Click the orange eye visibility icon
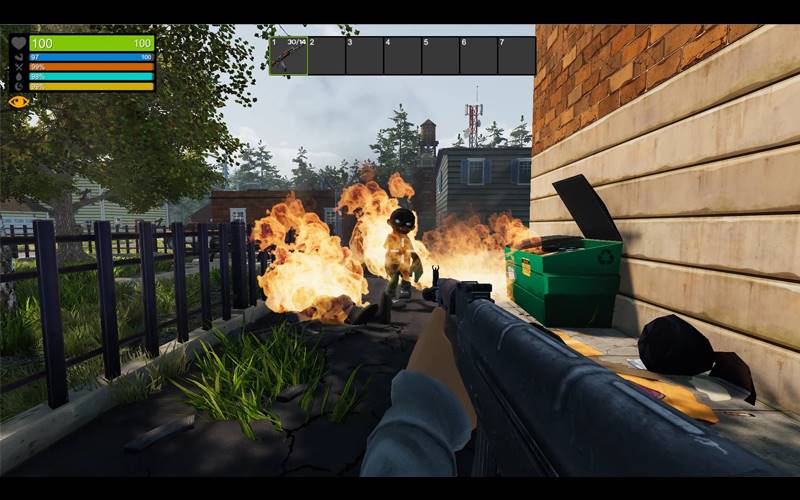 tap(17, 101)
